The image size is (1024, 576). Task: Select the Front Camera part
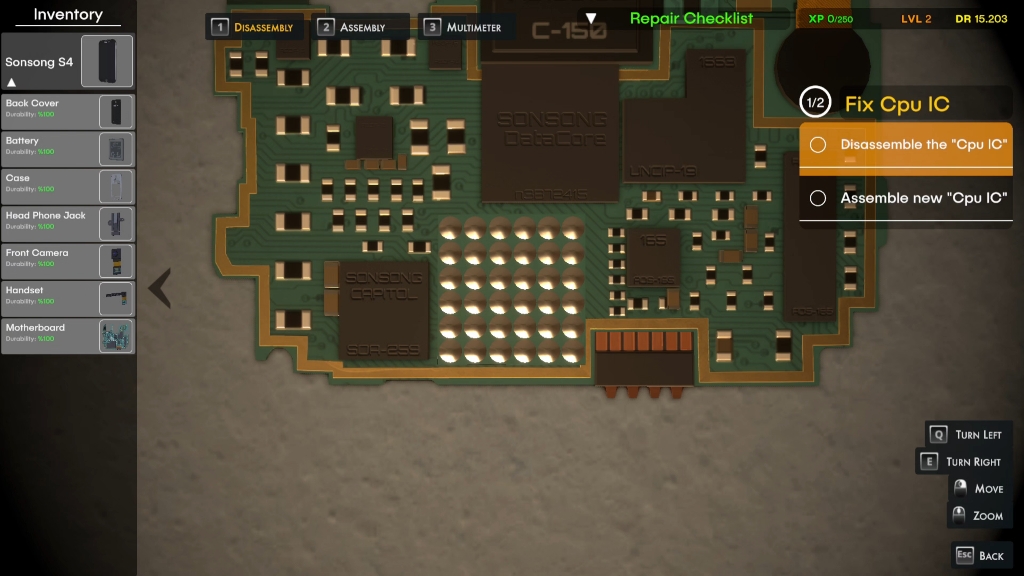click(68, 261)
